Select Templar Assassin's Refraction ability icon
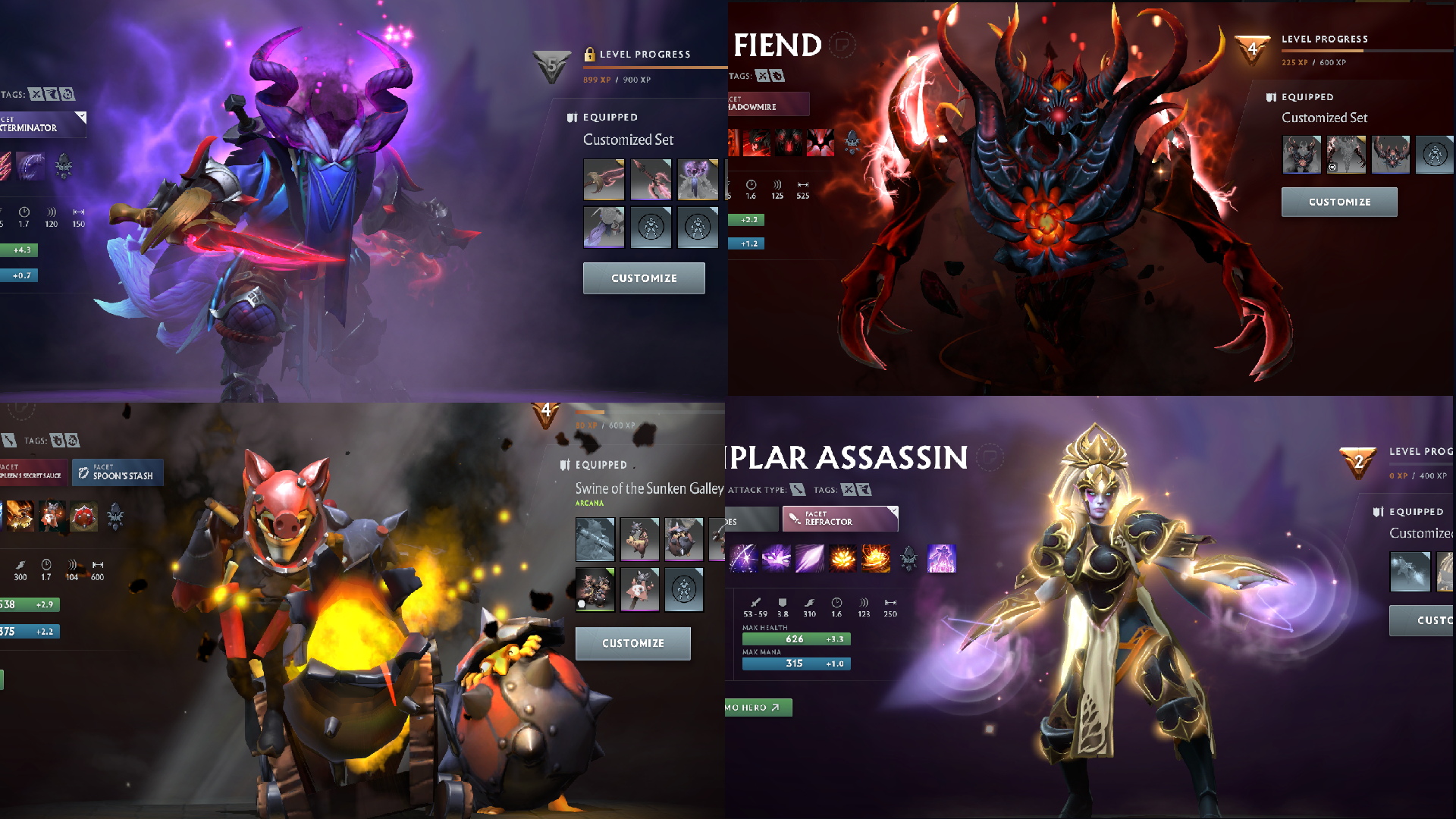Screen dimensions: 1456x819 pos(743,559)
